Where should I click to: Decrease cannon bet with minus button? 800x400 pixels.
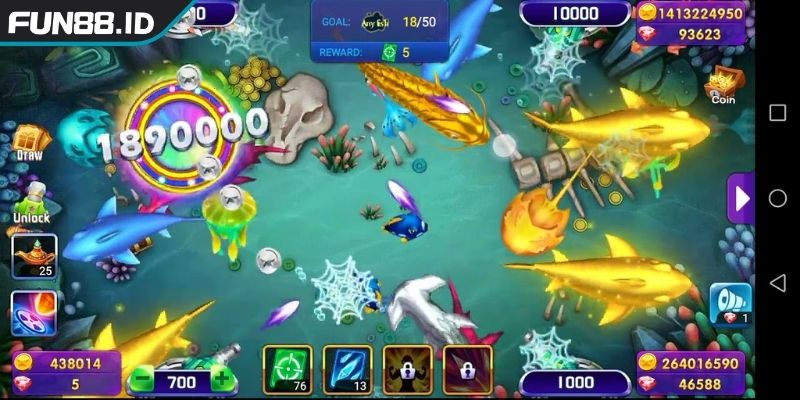(141, 381)
